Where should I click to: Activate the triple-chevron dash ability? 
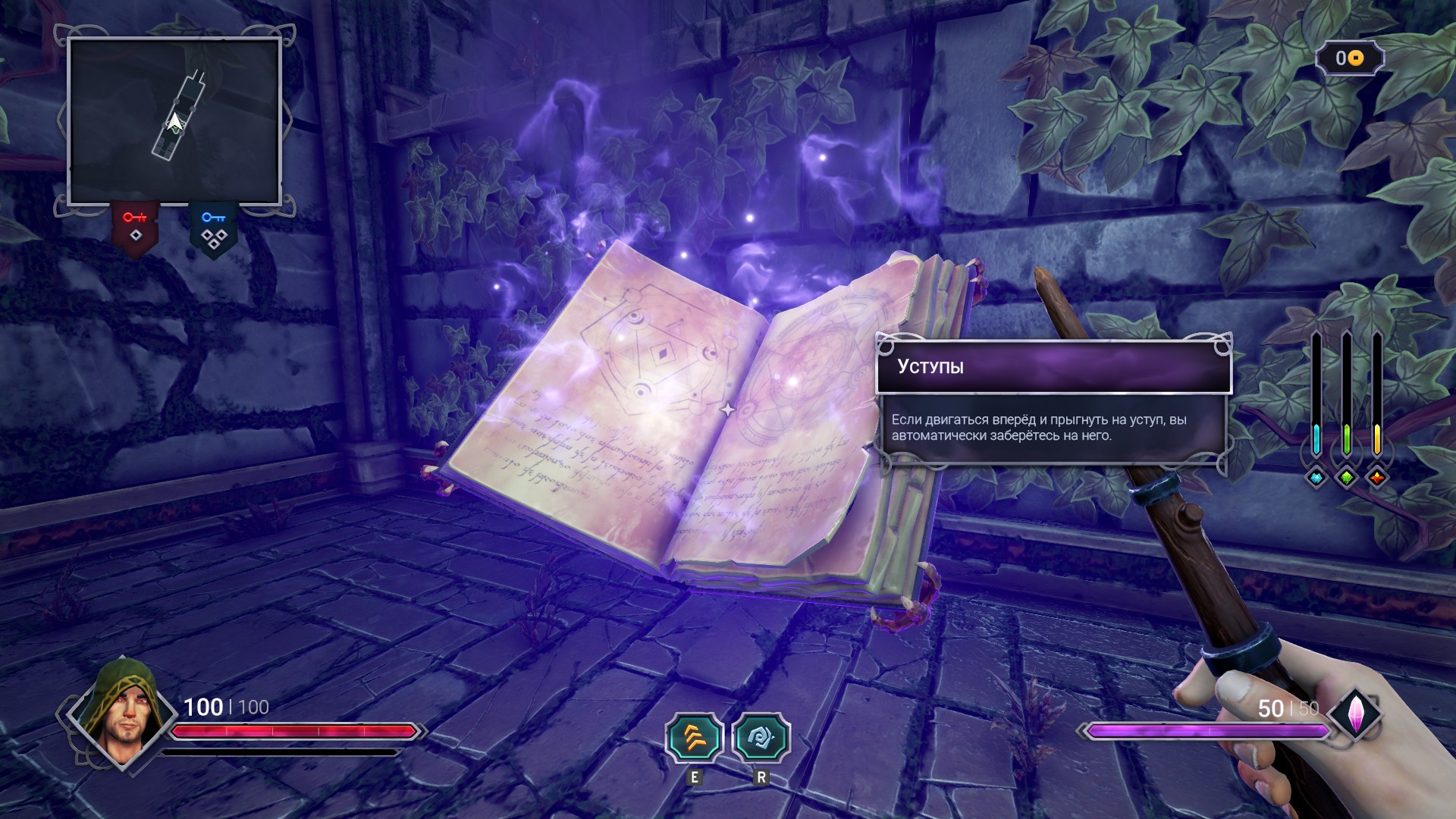[695, 738]
